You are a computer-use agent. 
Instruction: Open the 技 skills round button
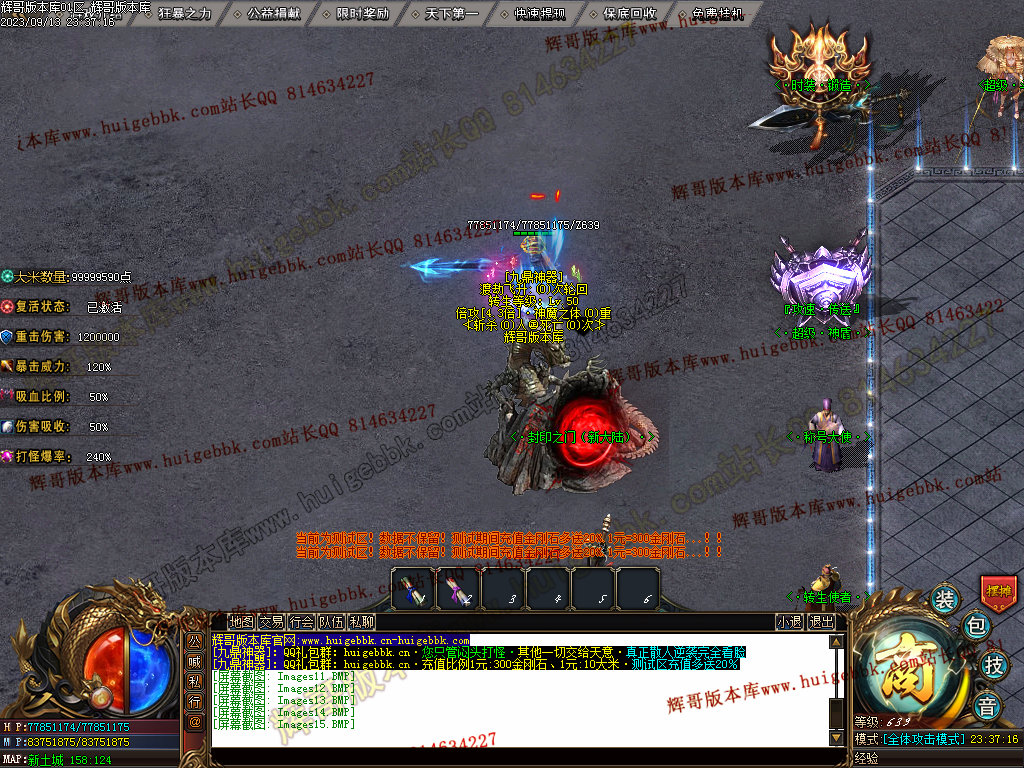(x=993, y=664)
